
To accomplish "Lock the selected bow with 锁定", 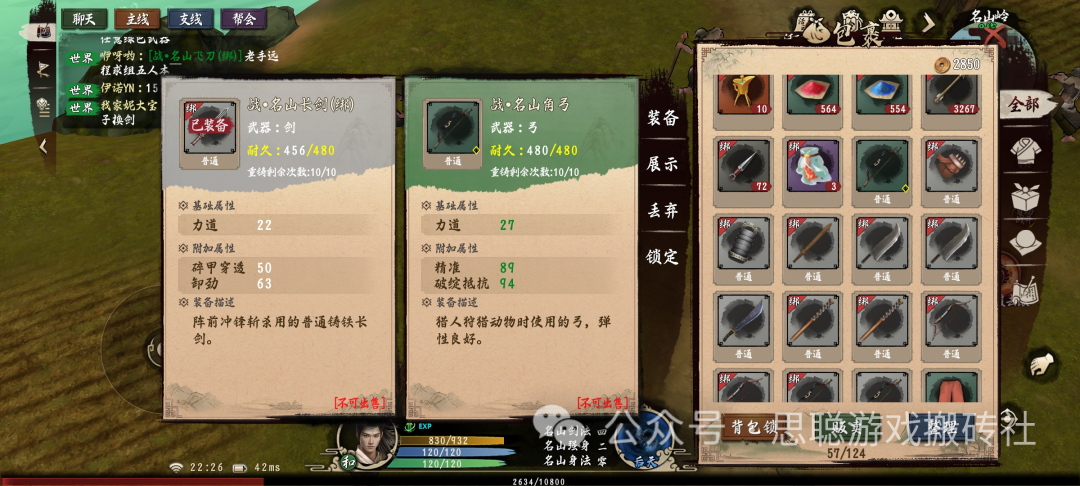I will pos(662,256).
